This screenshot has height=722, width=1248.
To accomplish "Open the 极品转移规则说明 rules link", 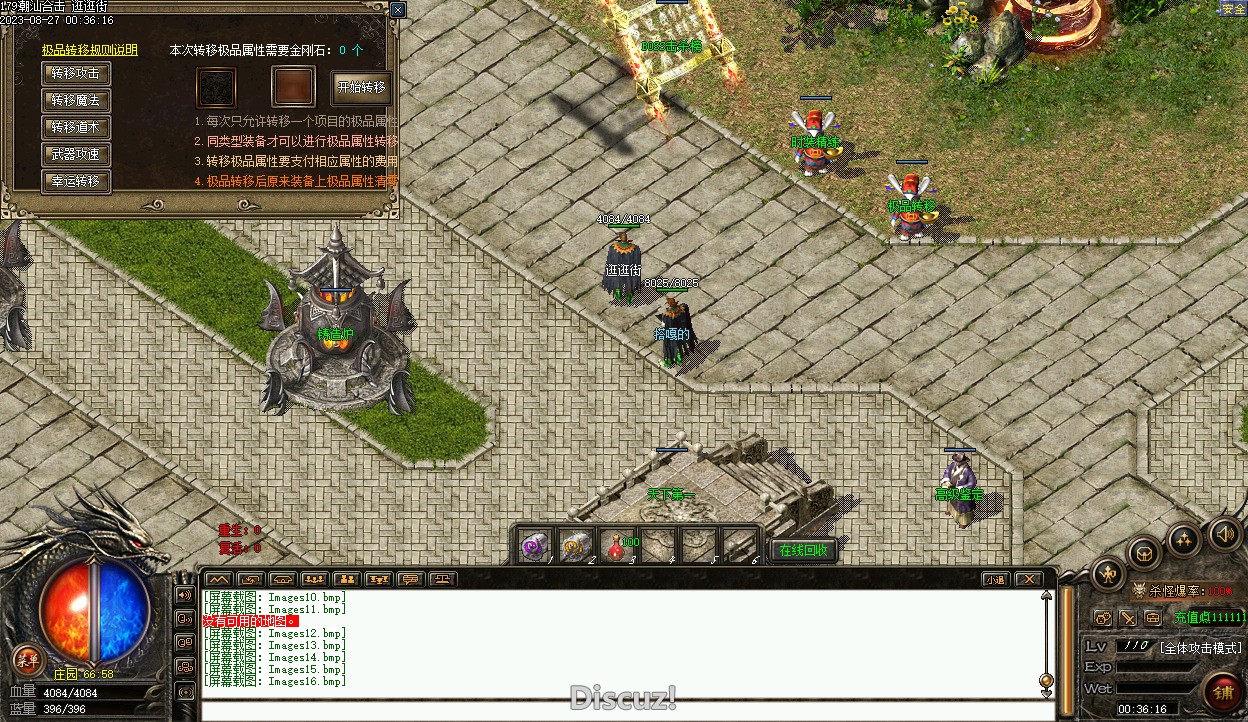I will [x=90, y=50].
